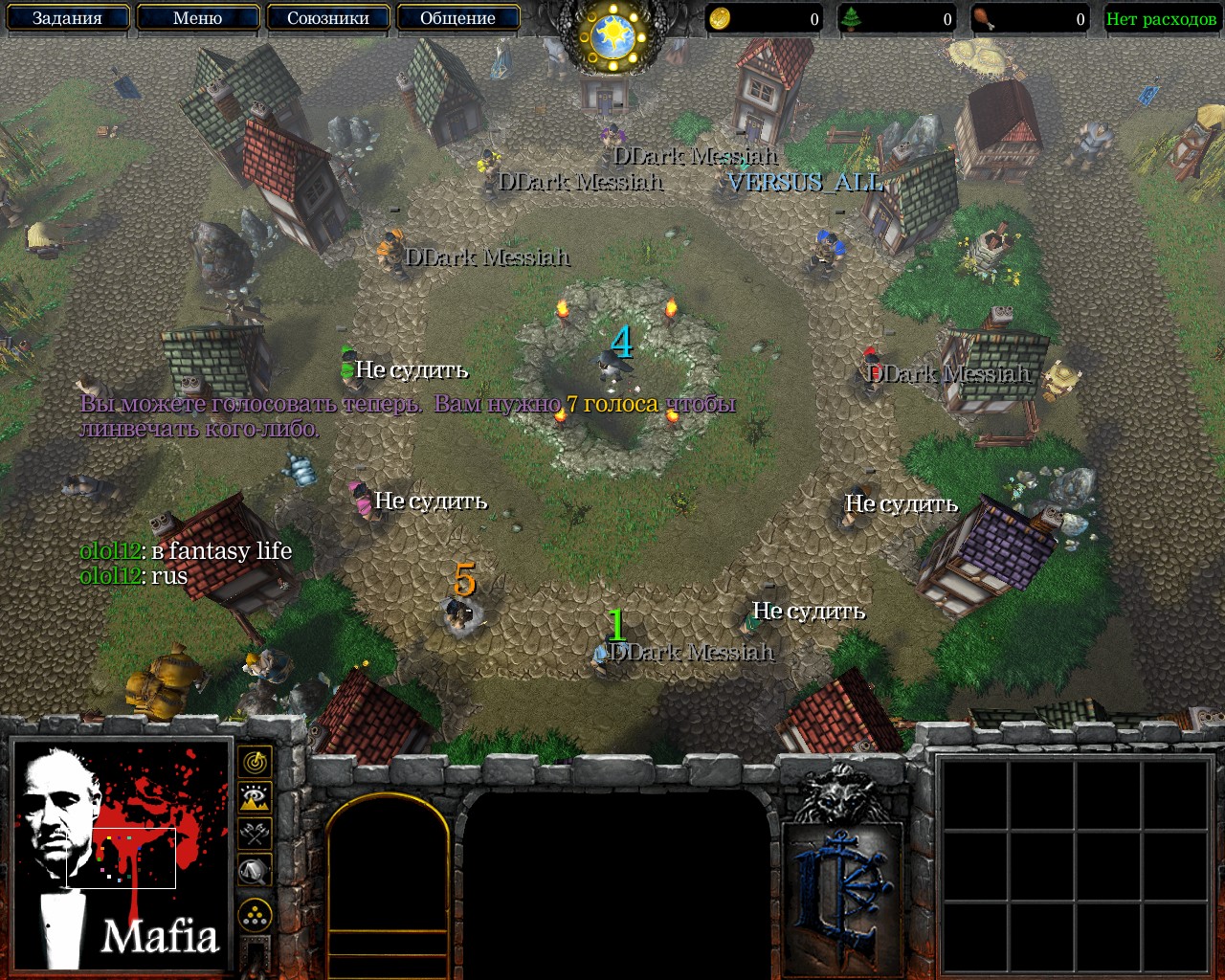Open the Общение chat log menu
The width and height of the screenshot is (1225, 980).
click(x=457, y=18)
